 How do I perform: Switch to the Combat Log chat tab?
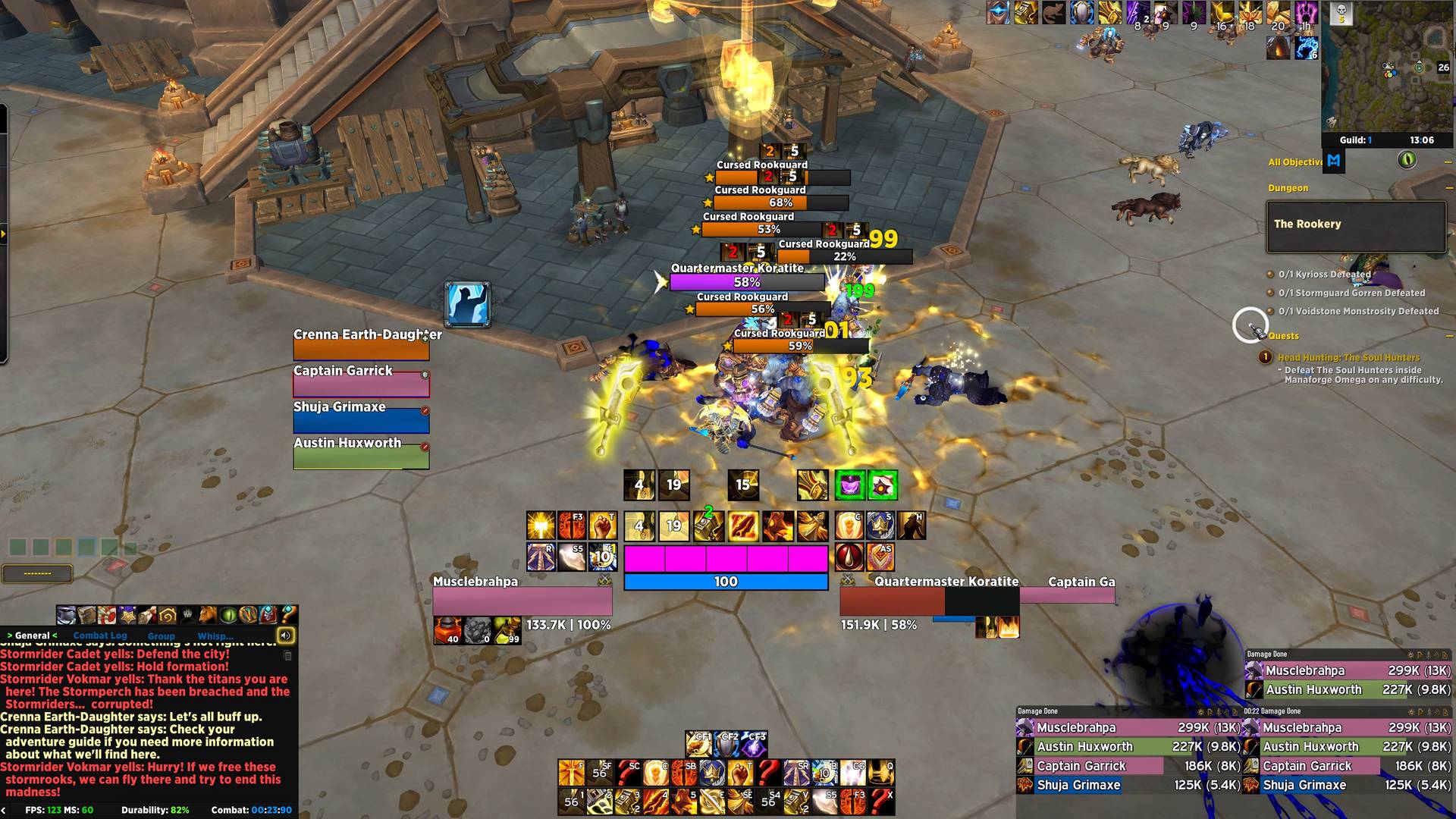(x=100, y=635)
